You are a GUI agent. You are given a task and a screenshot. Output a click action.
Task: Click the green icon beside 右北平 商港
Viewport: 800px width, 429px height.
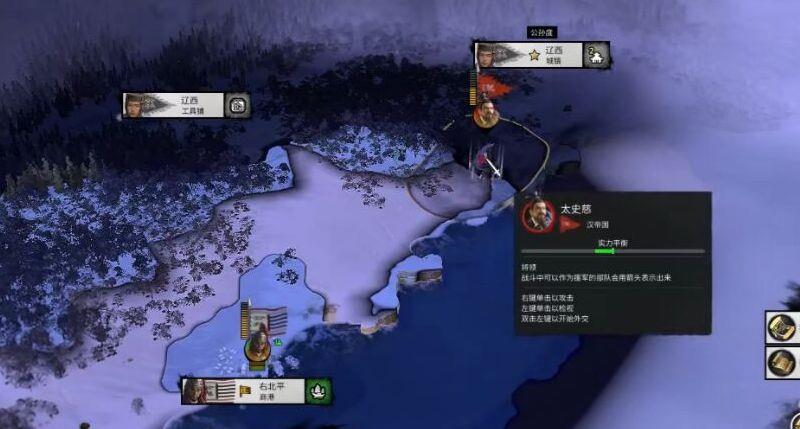coord(320,390)
